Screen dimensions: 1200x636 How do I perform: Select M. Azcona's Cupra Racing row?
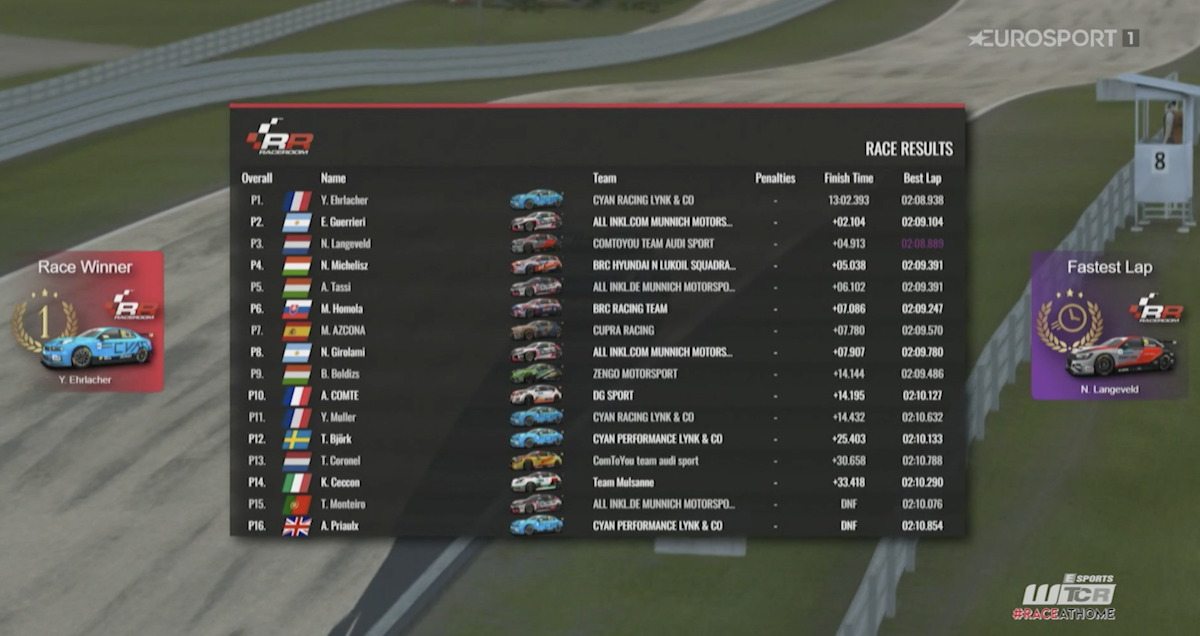[597, 330]
